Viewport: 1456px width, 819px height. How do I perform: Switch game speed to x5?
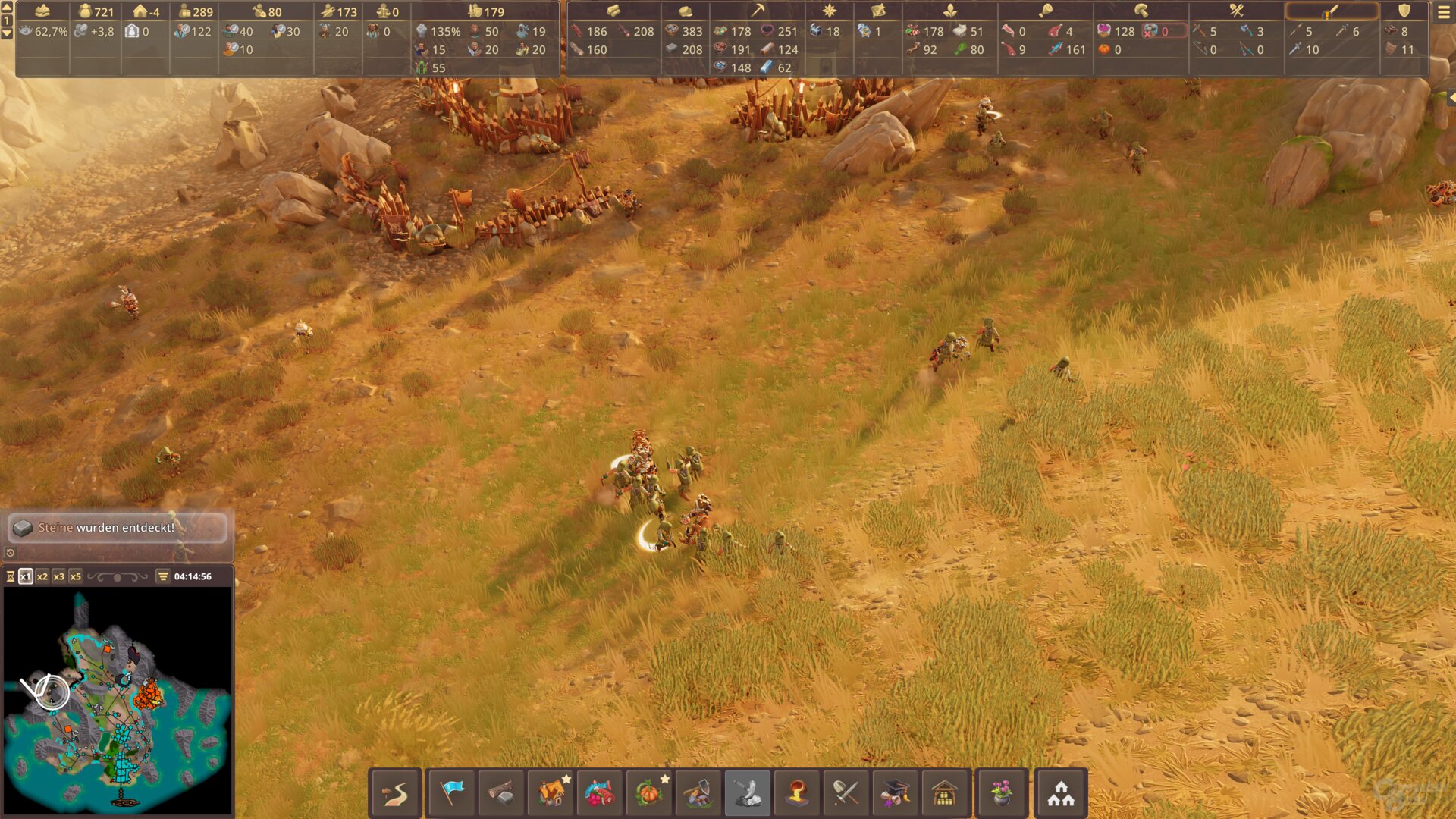pyautogui.click(x=76, y=576)
